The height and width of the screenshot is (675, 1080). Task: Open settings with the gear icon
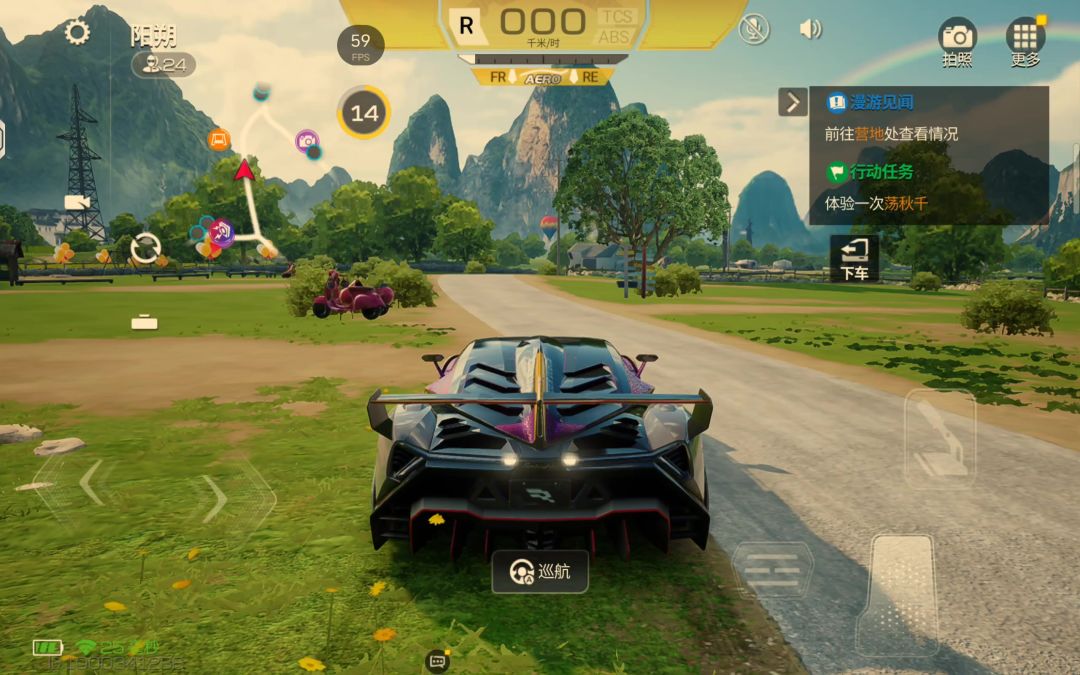pos(77,32)
